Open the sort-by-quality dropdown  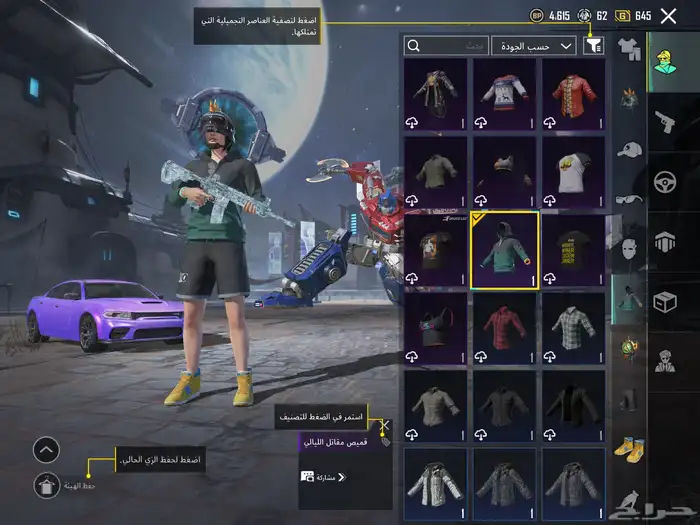click(x=537, y=45)
